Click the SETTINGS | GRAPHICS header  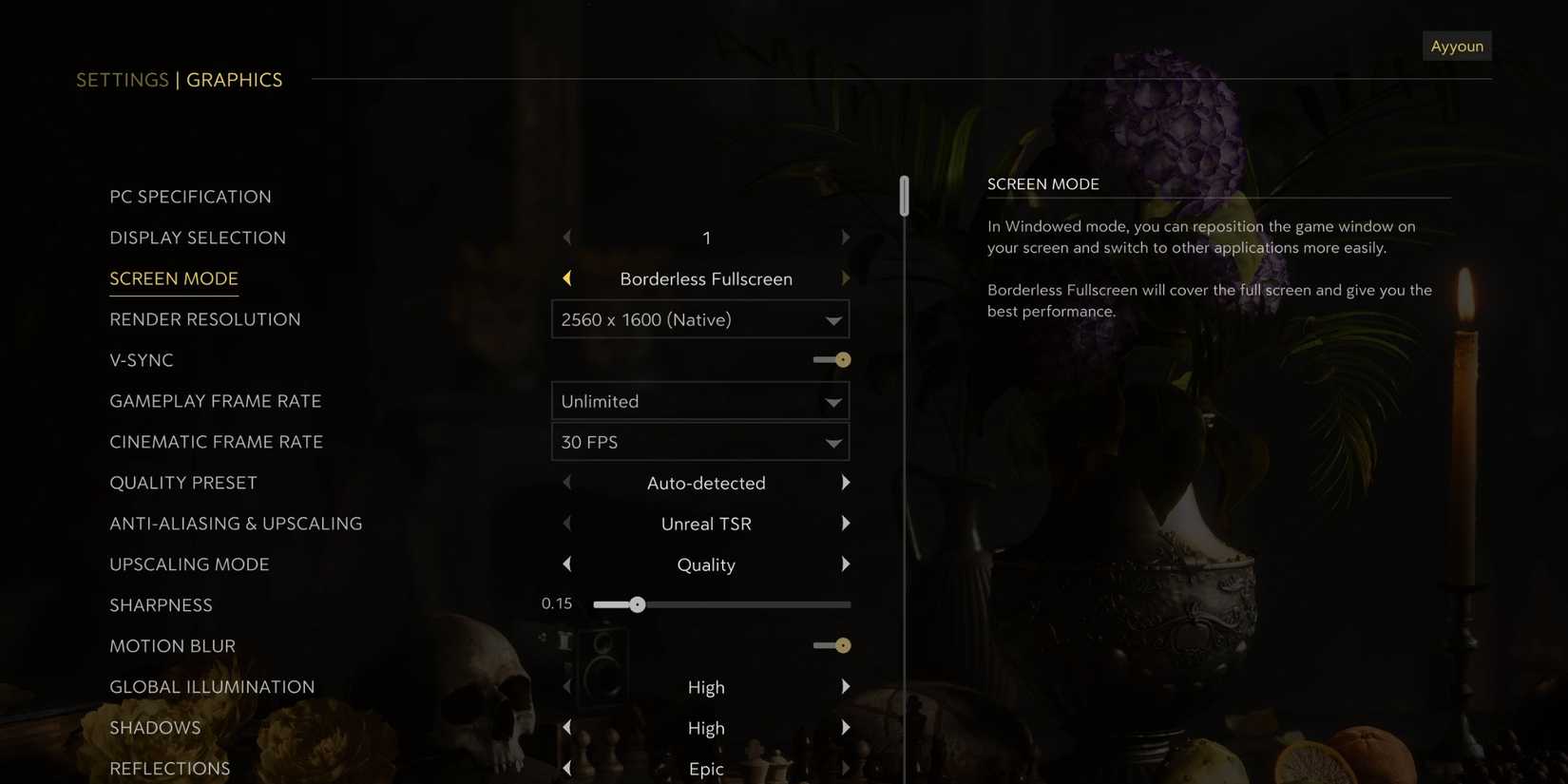pos(179,79)
